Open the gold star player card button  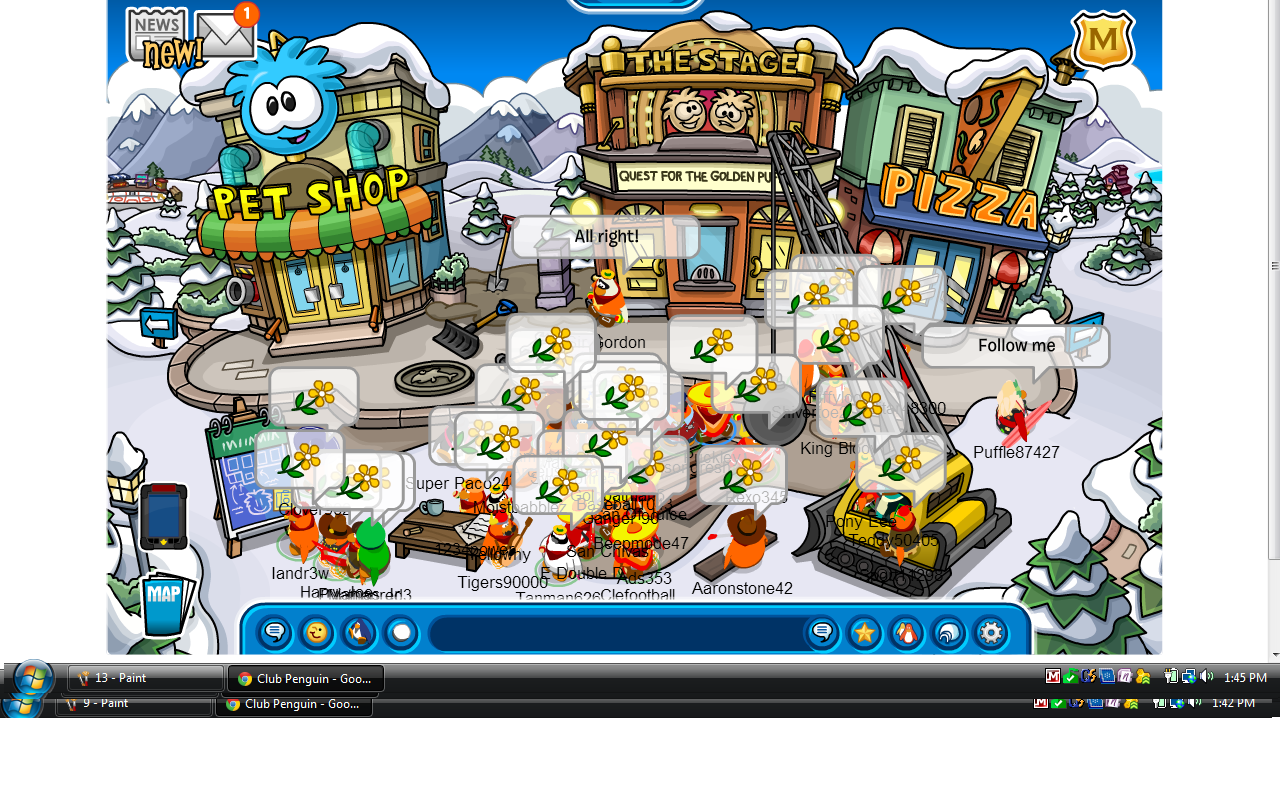pyautogui.click(x=864, y=633)
